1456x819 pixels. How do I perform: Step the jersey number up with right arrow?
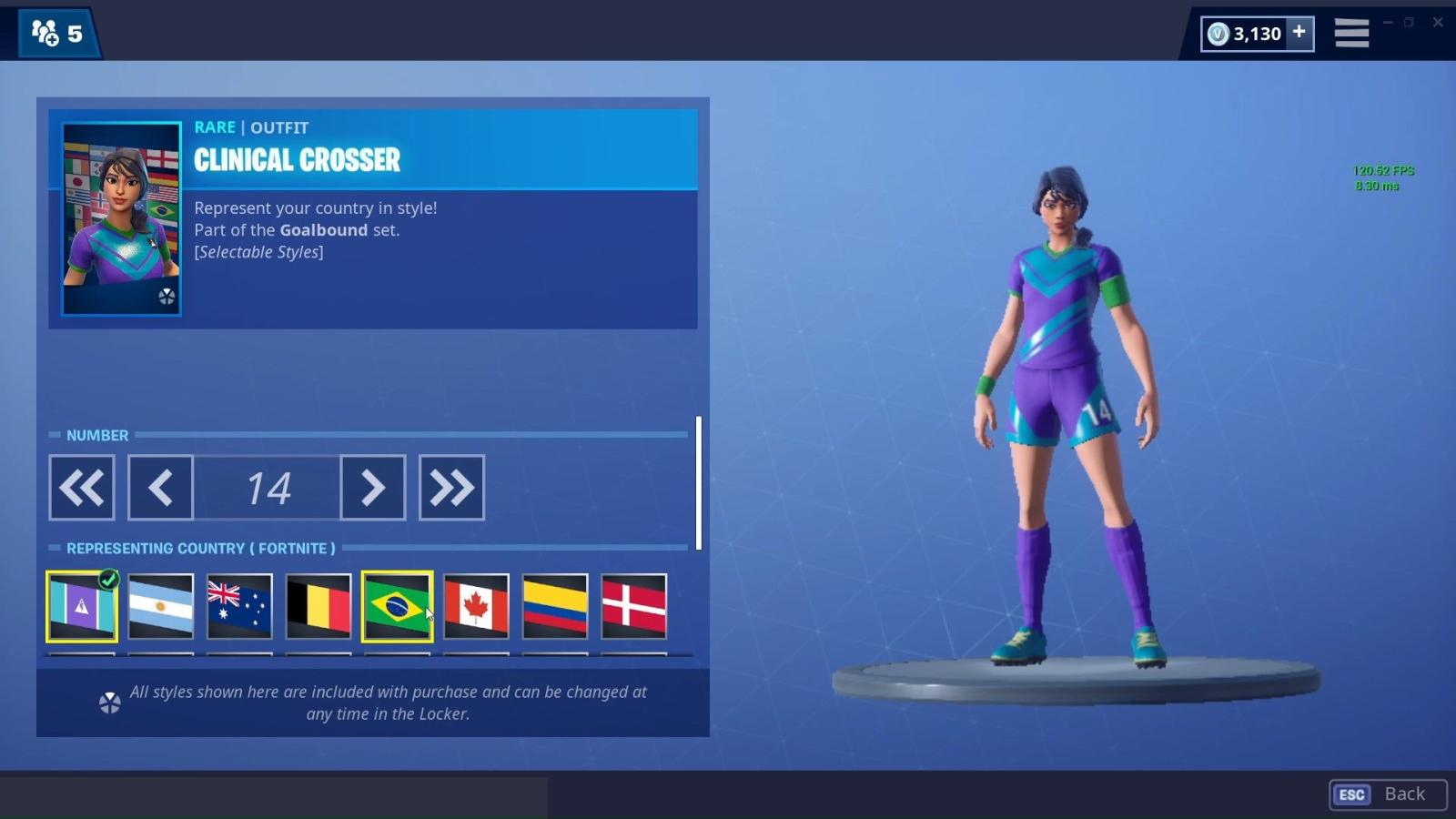372,488
